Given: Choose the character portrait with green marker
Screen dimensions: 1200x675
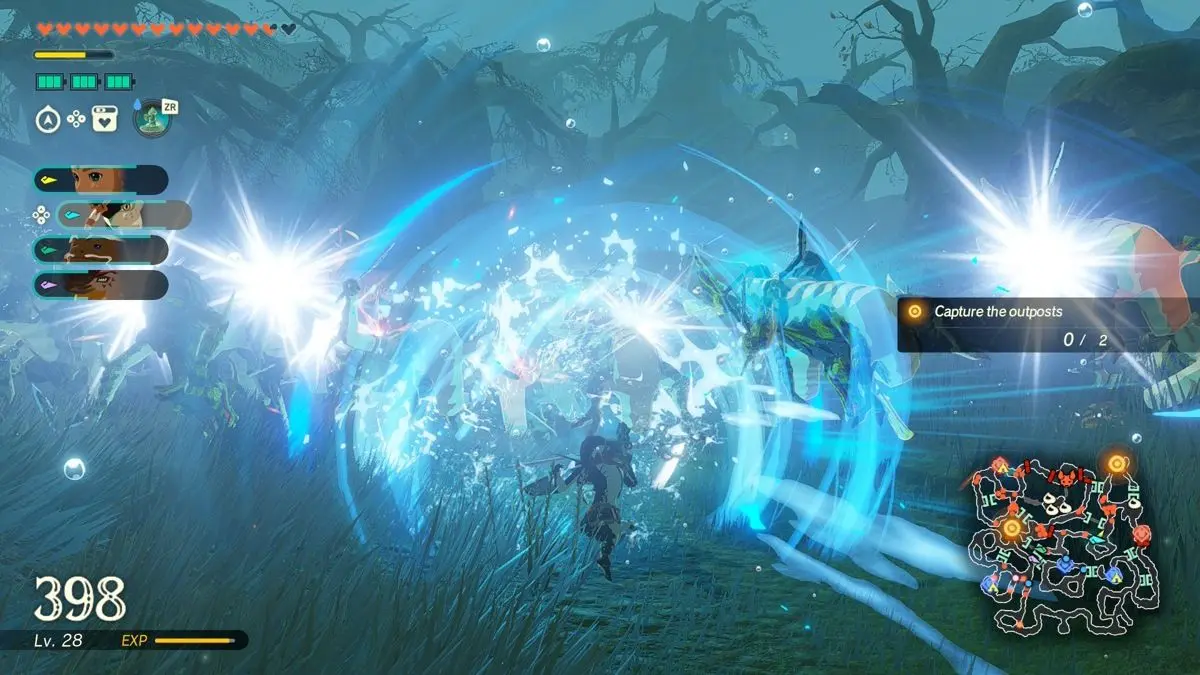Looking at the screenshot, I should [100, 250].
